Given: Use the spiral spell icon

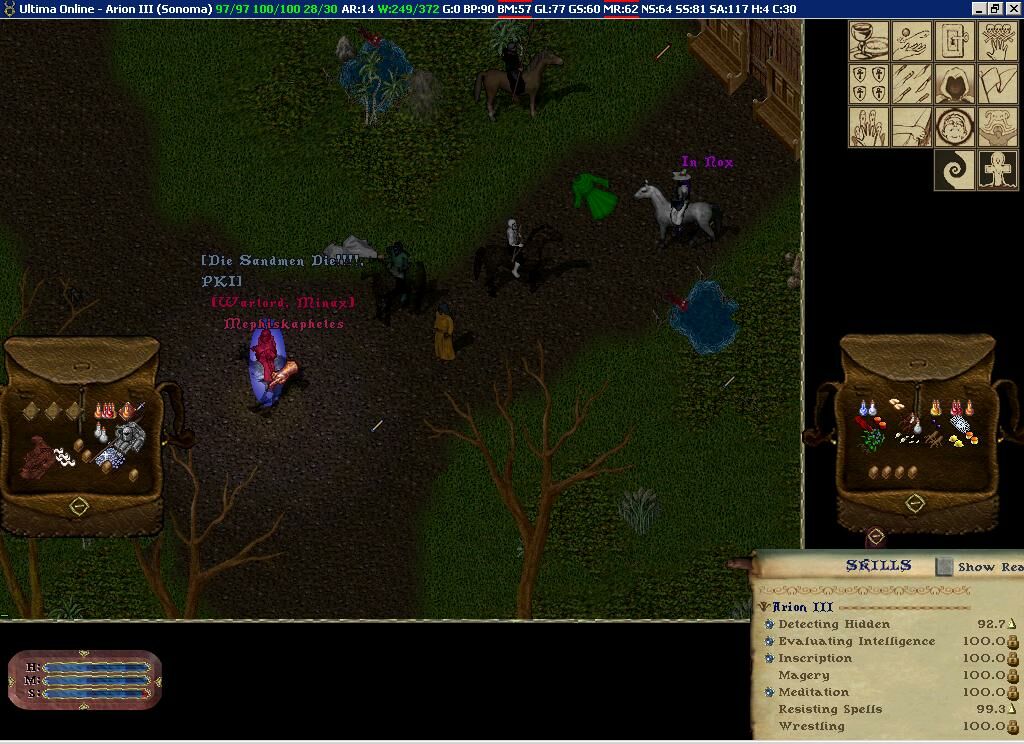Looking at the screenshot, I should click(953, 170).
